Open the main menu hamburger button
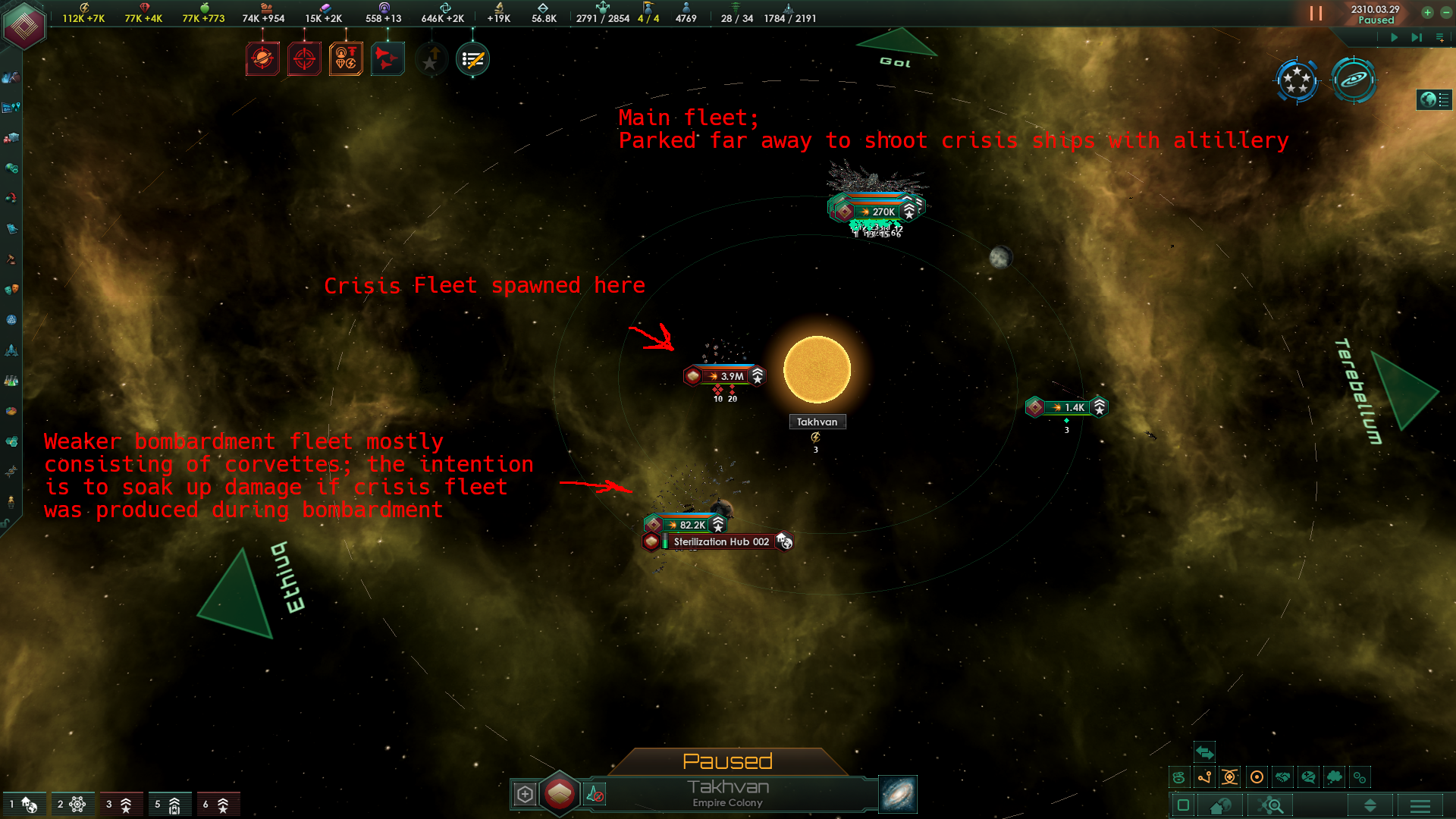Viewport: 1456px width, 819px height. tap(1421, 805)
